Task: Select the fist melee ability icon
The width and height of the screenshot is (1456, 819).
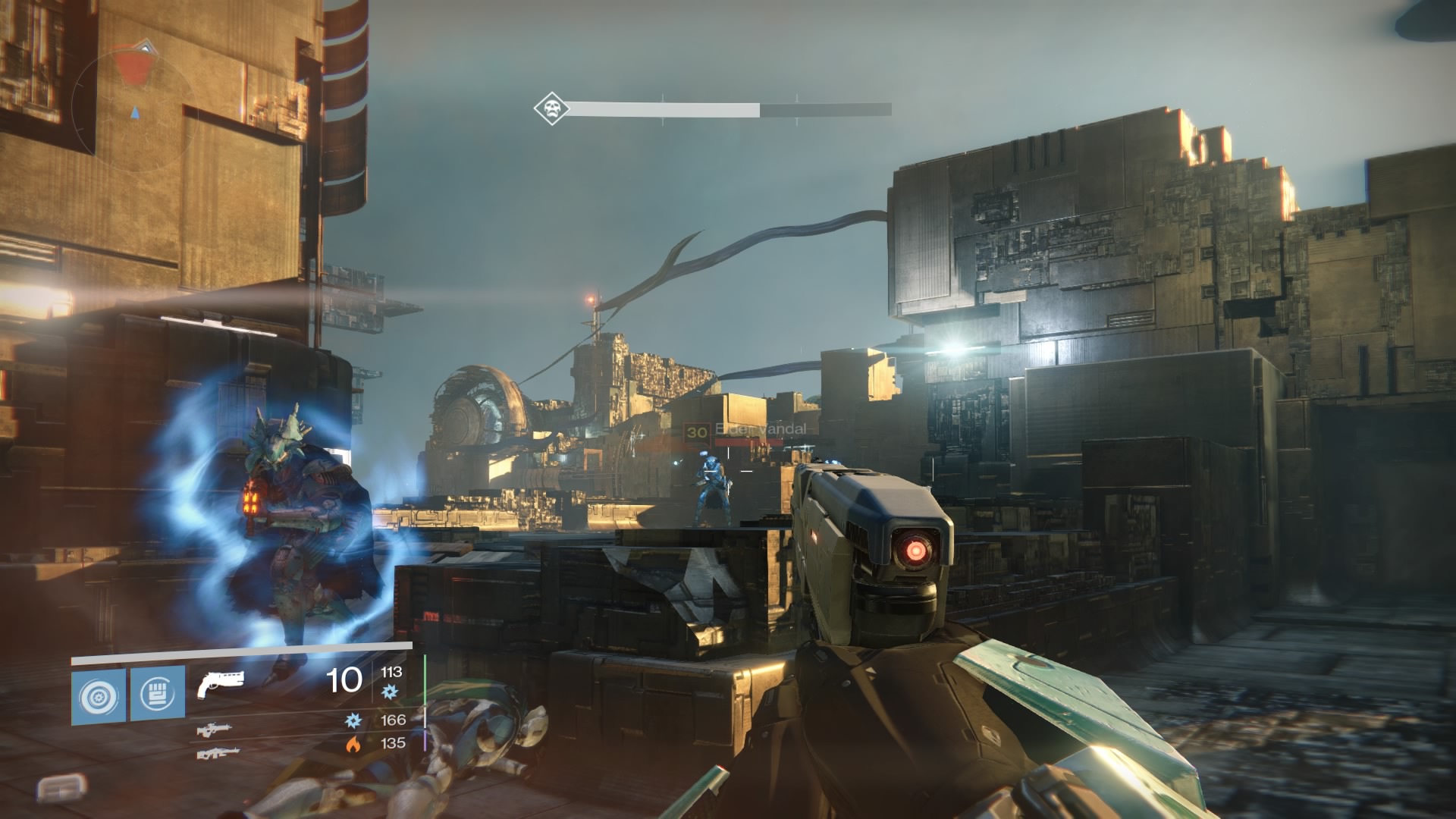Action: tap(158, 694)
